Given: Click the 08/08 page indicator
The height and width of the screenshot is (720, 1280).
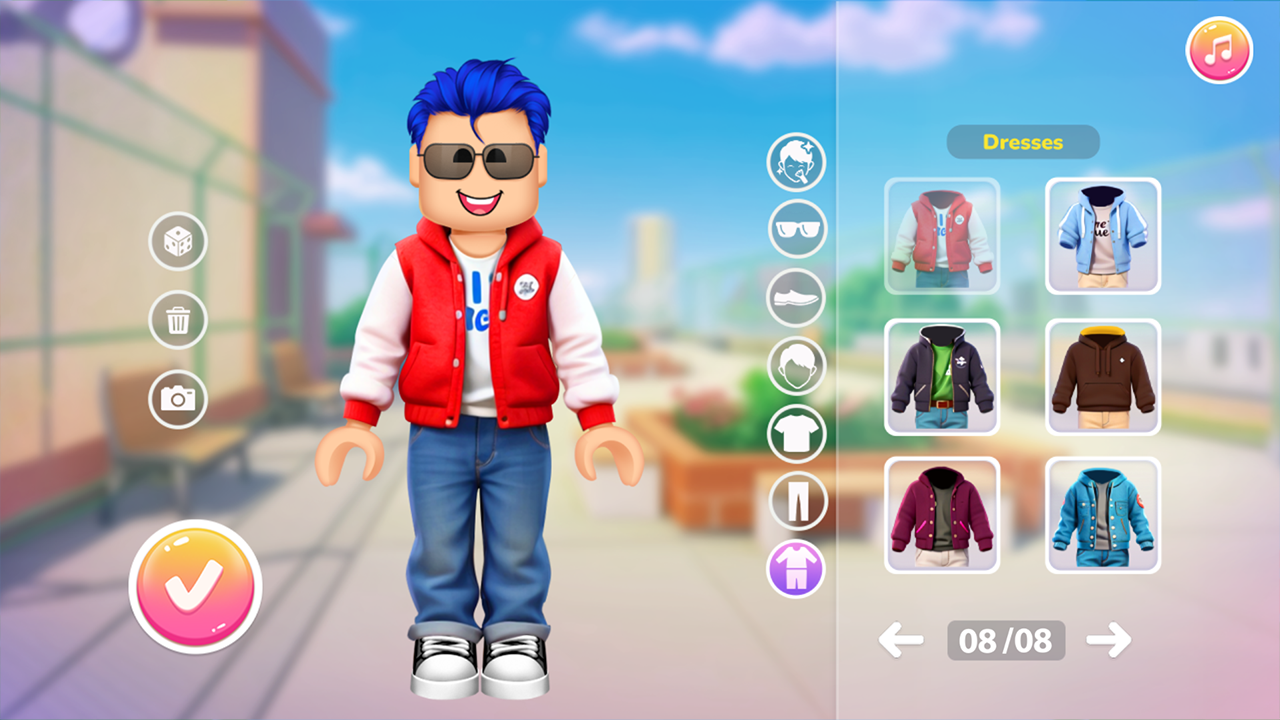Looking at the screenshot, I should (1005, 640).
